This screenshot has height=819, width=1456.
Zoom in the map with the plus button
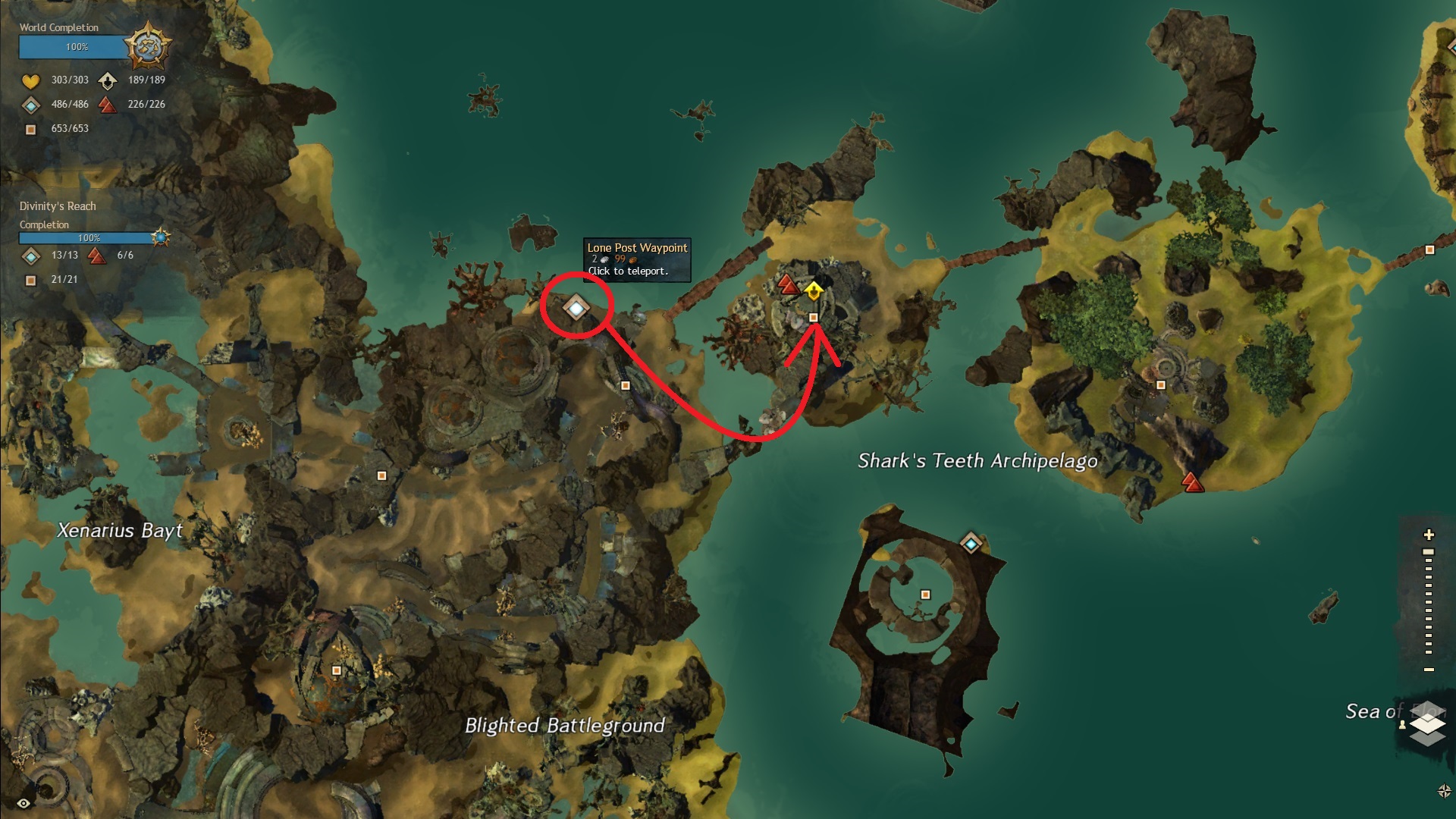click(1429, 535)
